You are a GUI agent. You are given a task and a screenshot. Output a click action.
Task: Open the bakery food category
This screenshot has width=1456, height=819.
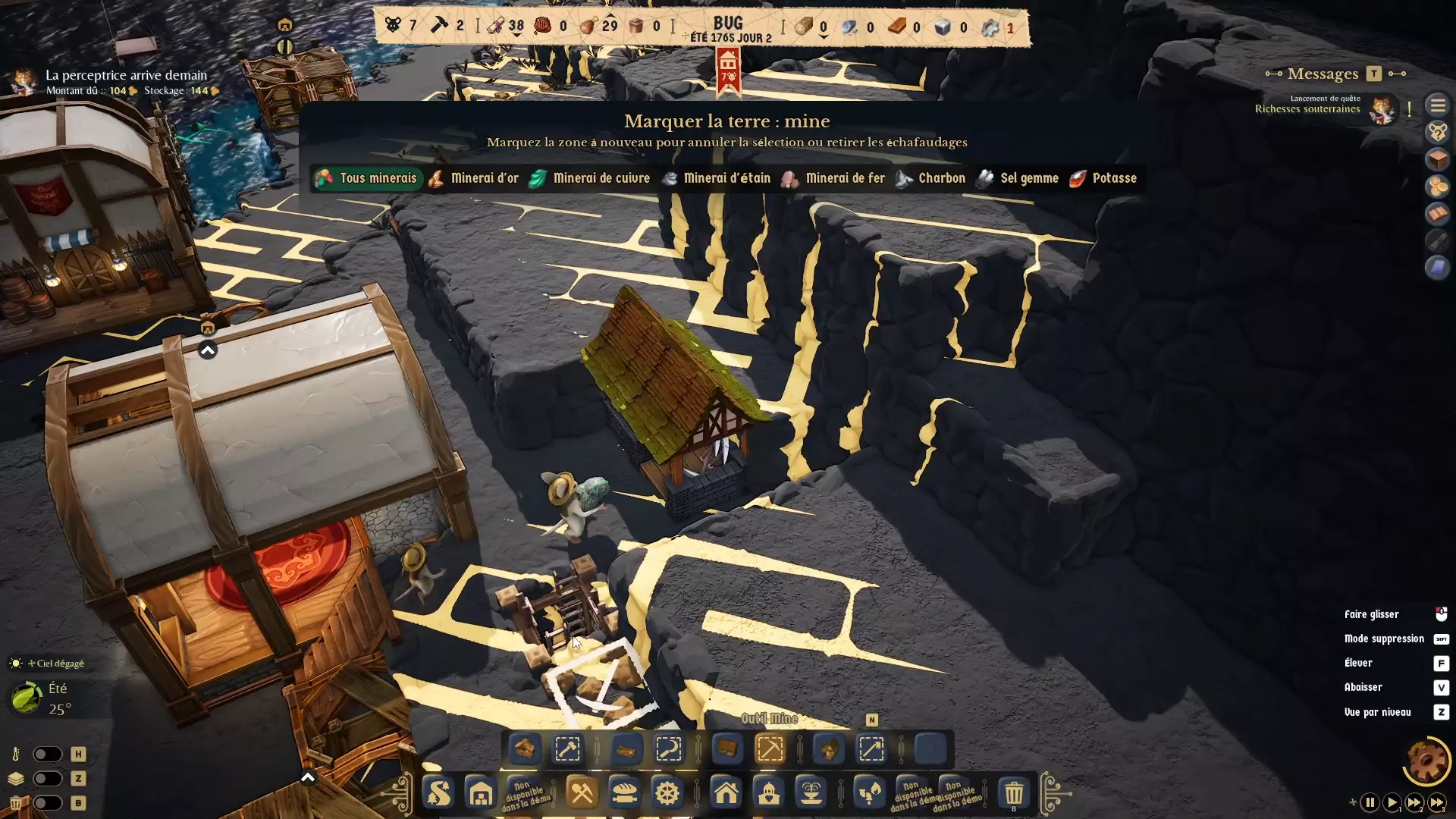point(626,793)
